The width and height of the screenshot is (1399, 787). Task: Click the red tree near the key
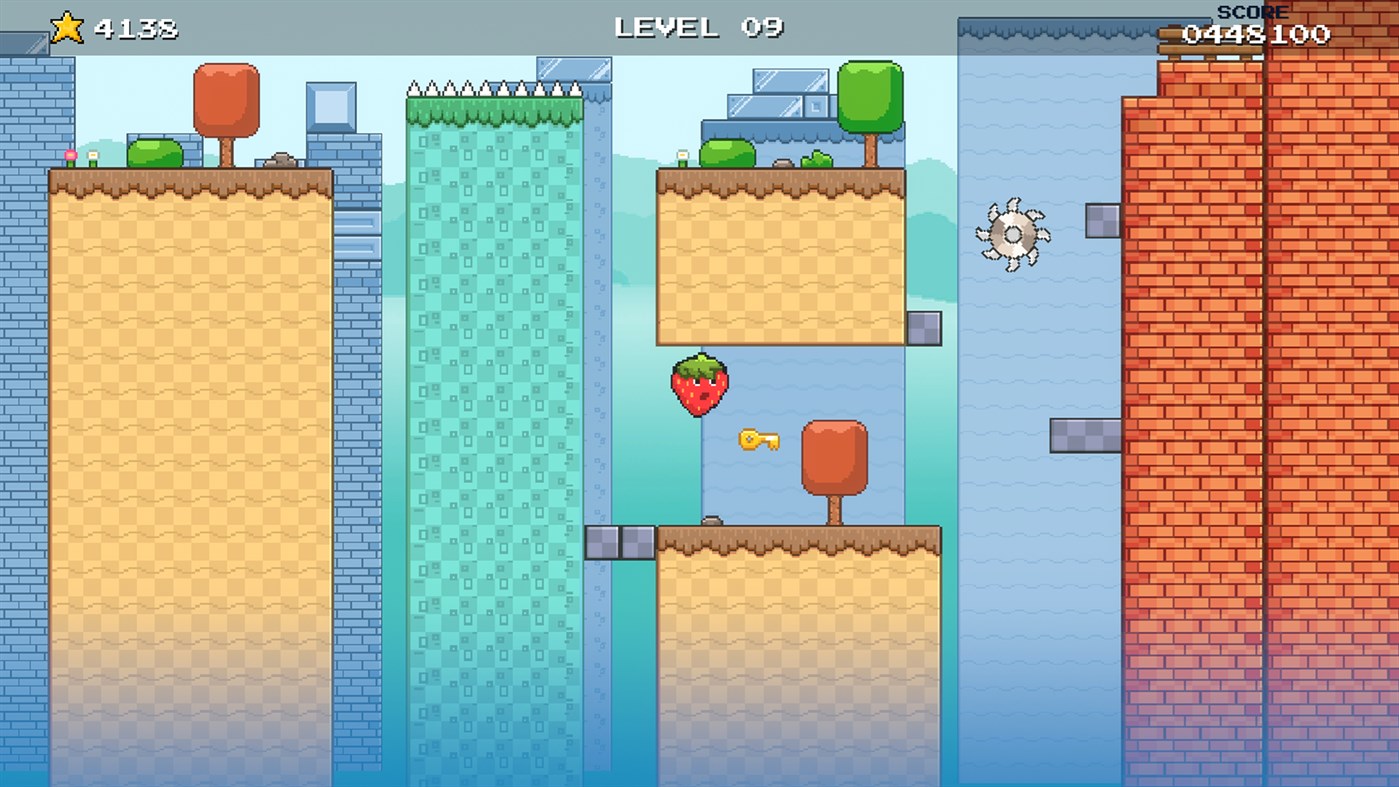[833, 455]
